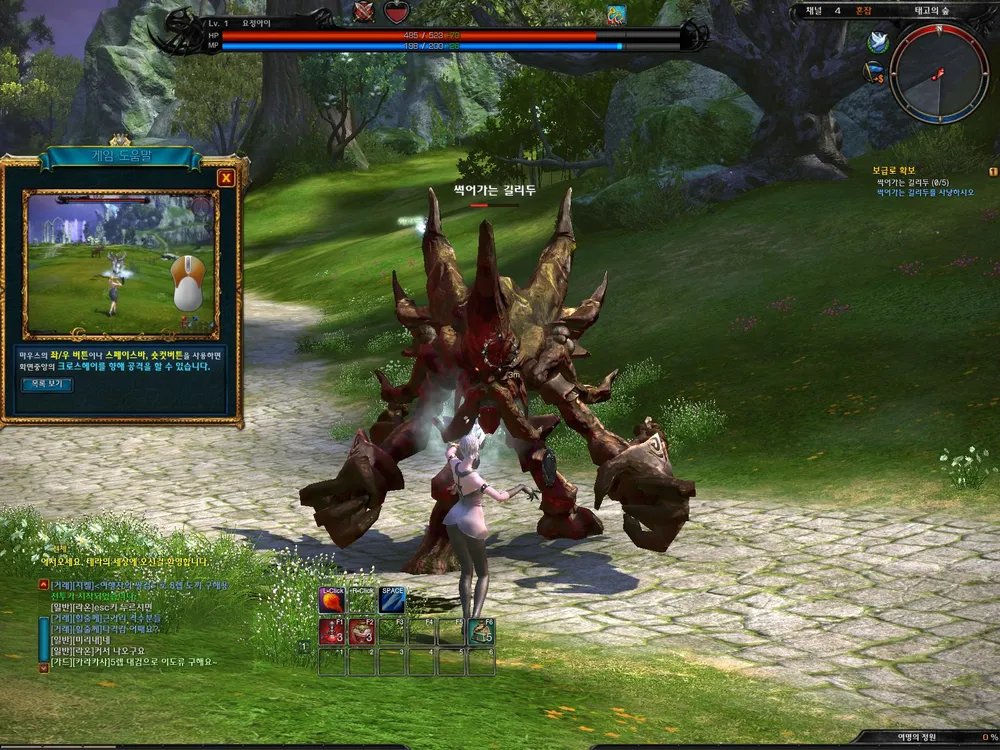Use the F1 red potion slot
This screenshot has width=1000, height=750.
click(332, 631)
